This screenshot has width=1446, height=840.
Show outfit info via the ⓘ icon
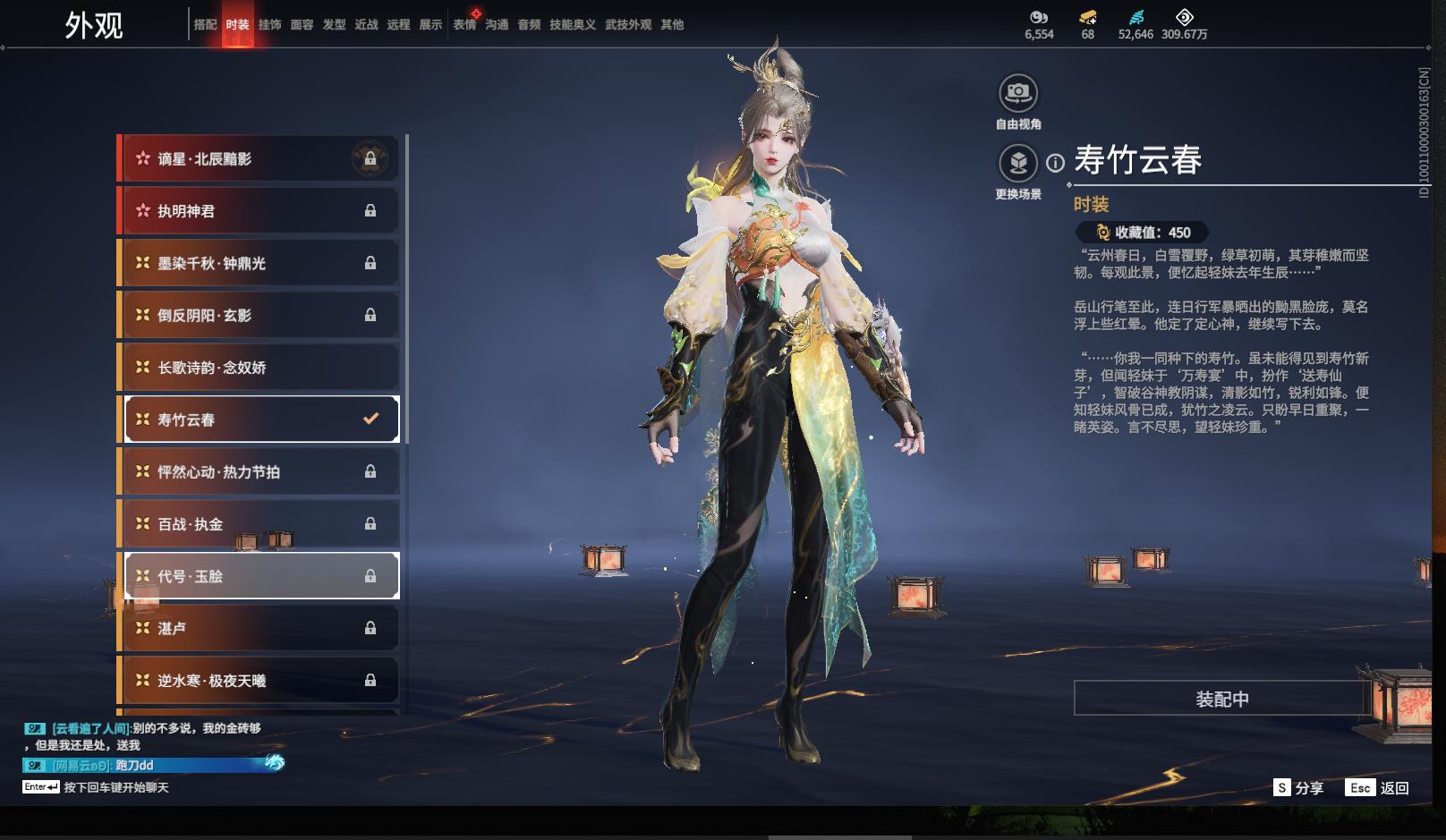click(x=1056, y=163)
